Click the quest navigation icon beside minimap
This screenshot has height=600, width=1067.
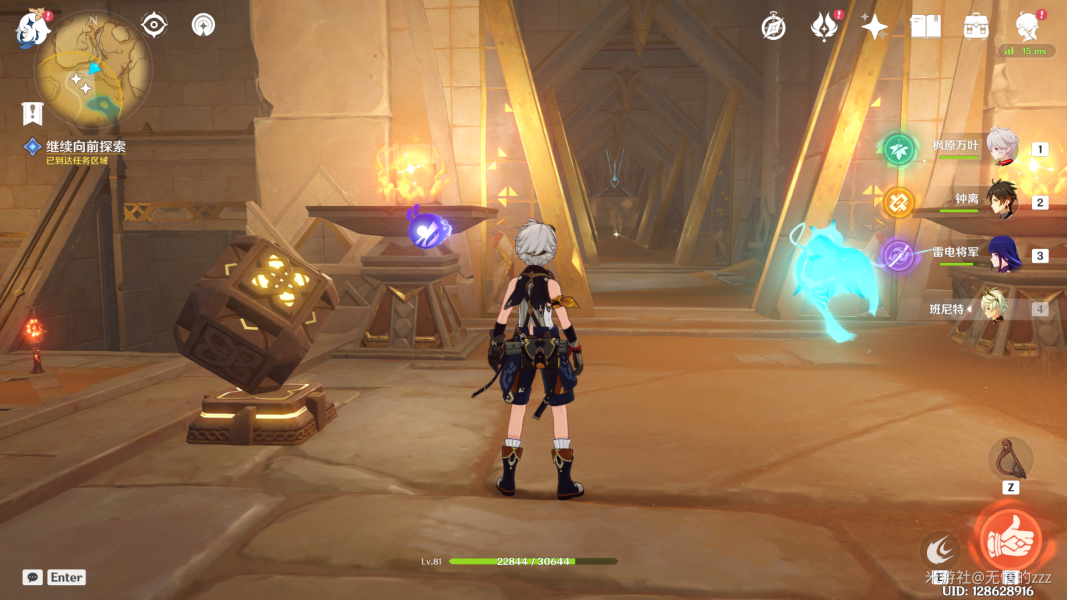click(154, 24)
